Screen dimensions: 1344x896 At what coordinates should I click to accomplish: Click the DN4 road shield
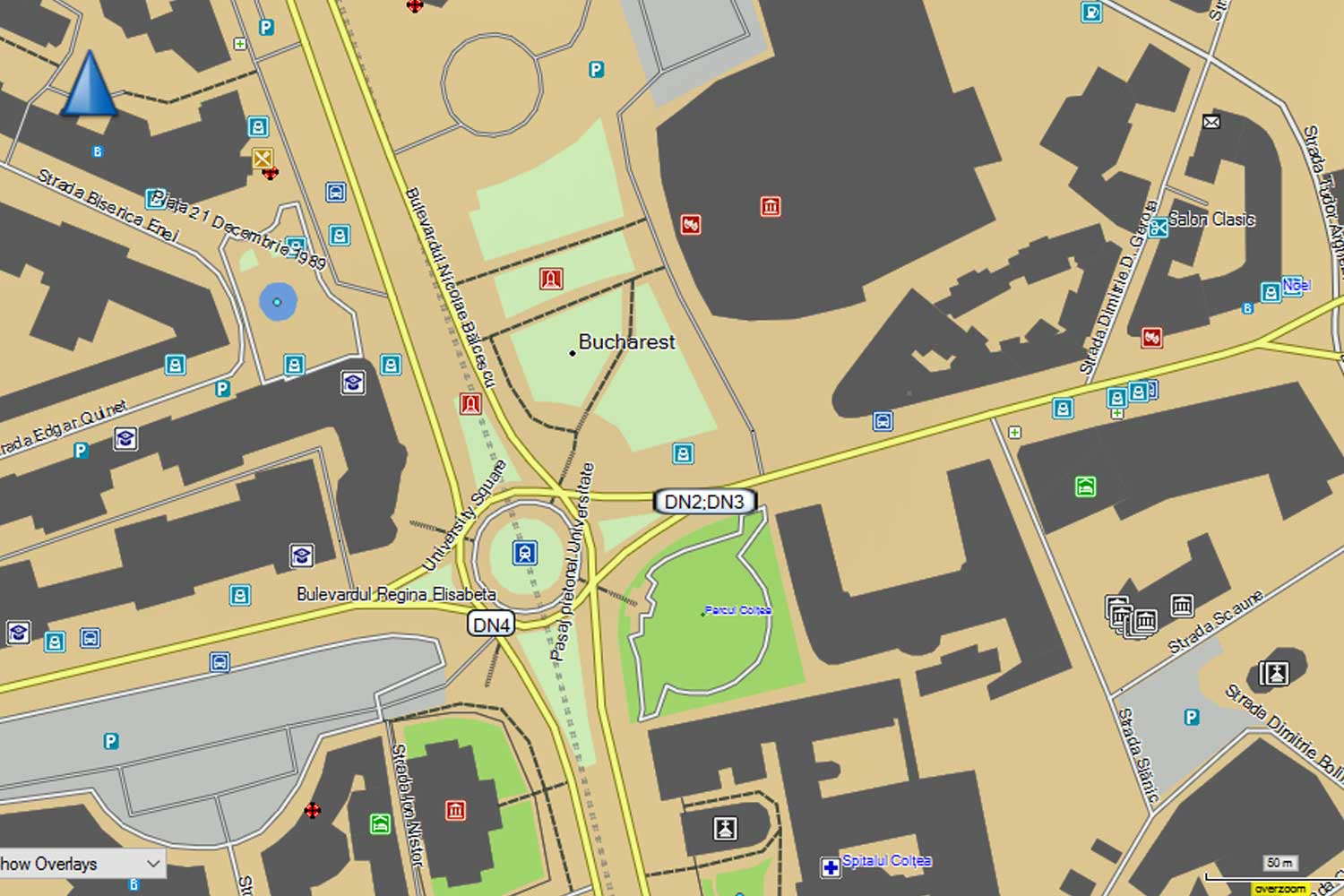pos(491,625)
